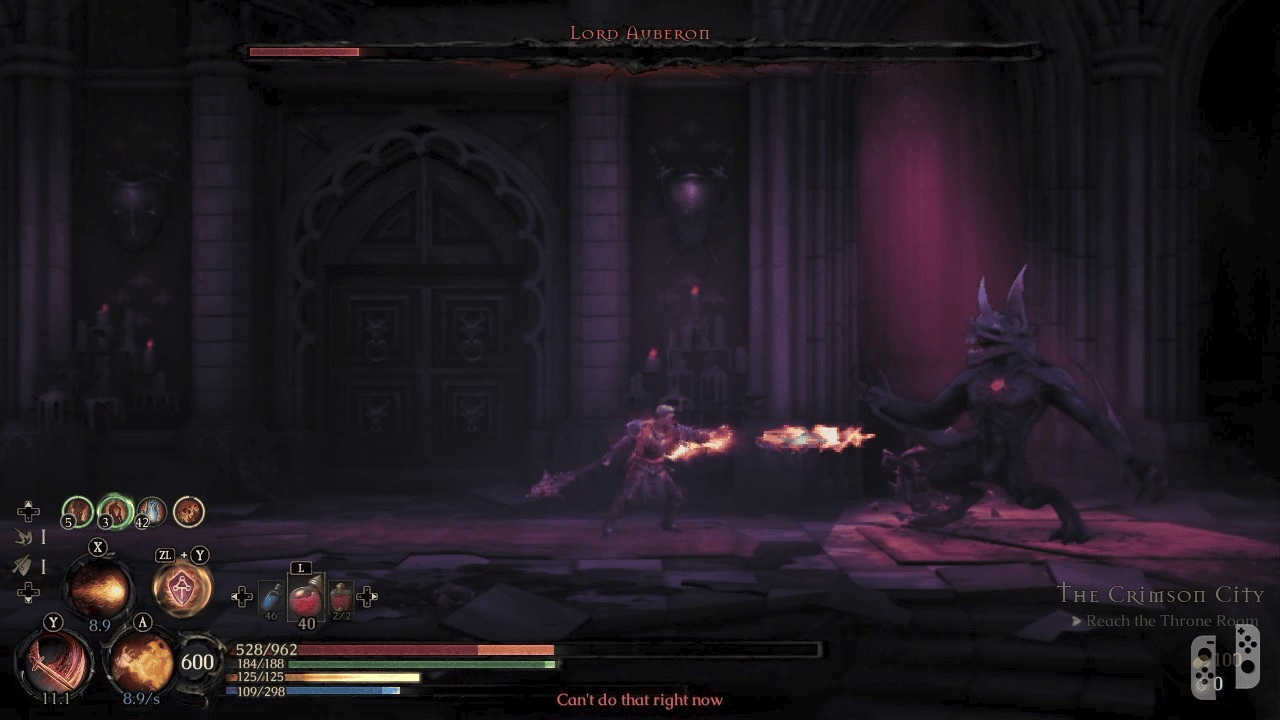Click the Joy-Con controller overlay icon
The height and width of the screenshot is (720, 1280).
click(1218, 662)
